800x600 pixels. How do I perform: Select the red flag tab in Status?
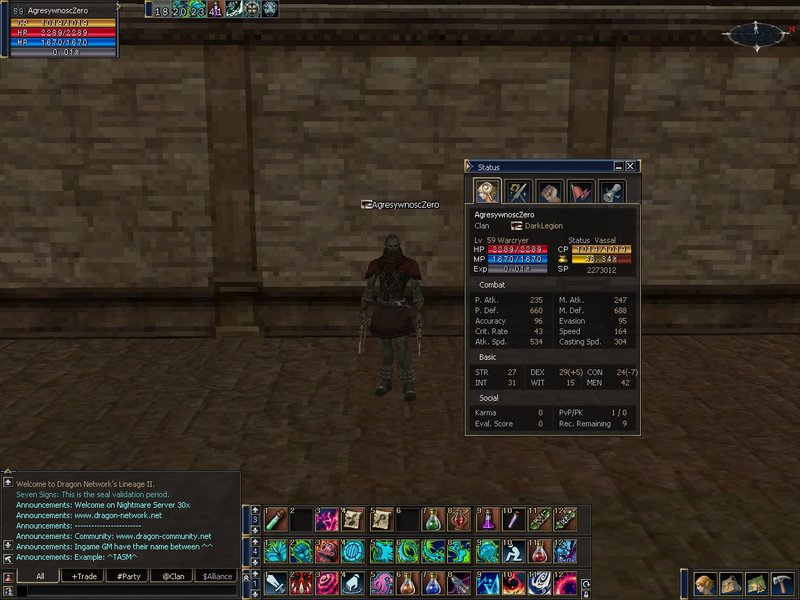tap(580, 191)
